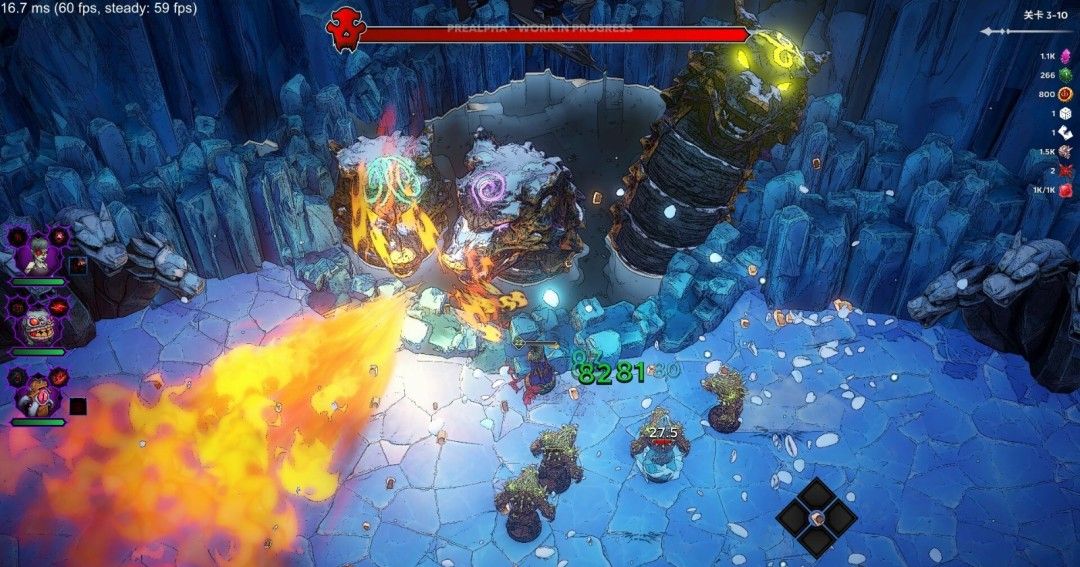
Task: Click the red demon boss emblem
Action: coord(344,32)
